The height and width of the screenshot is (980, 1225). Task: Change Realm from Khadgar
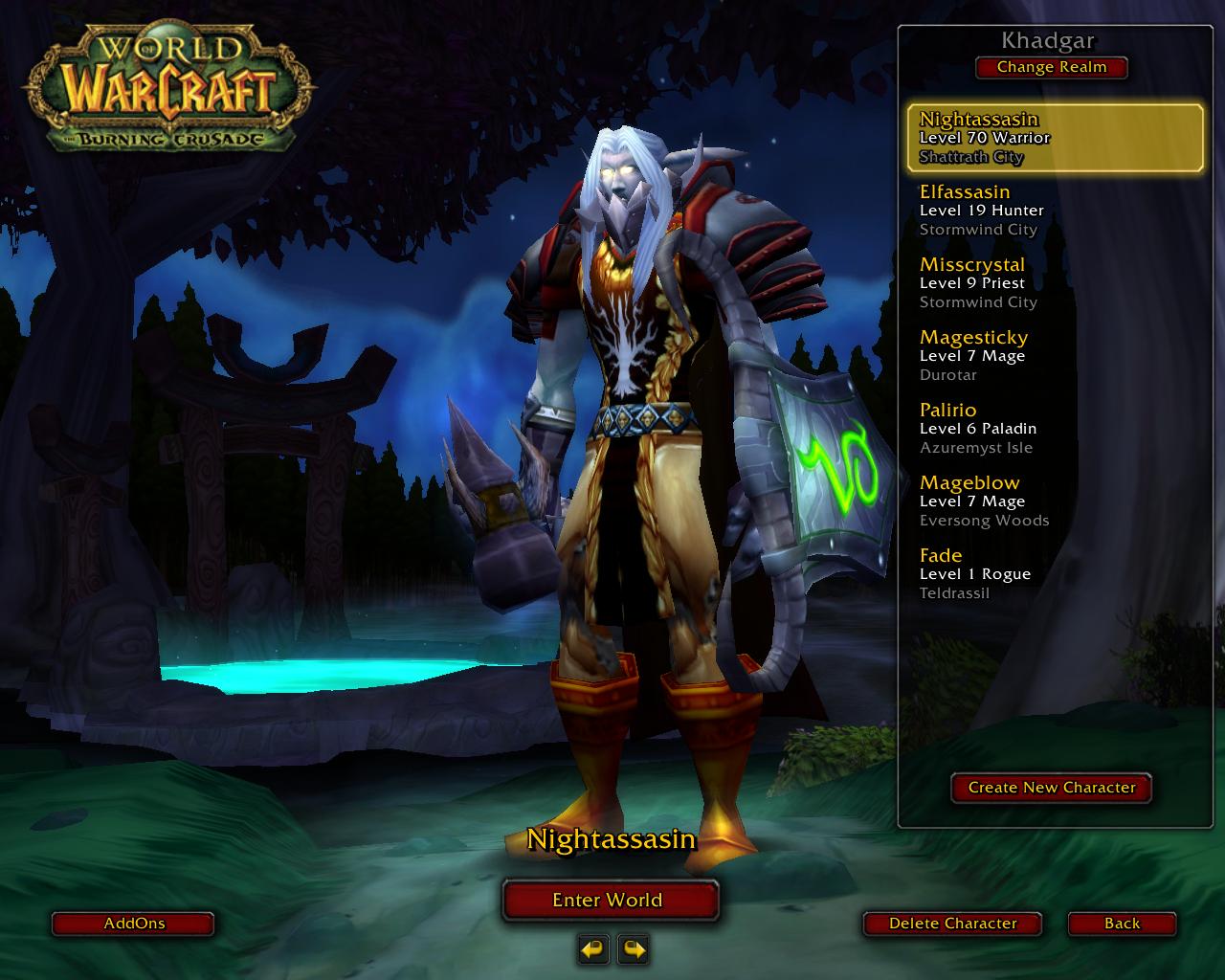pyautogui.click(x=1051, y=68)
